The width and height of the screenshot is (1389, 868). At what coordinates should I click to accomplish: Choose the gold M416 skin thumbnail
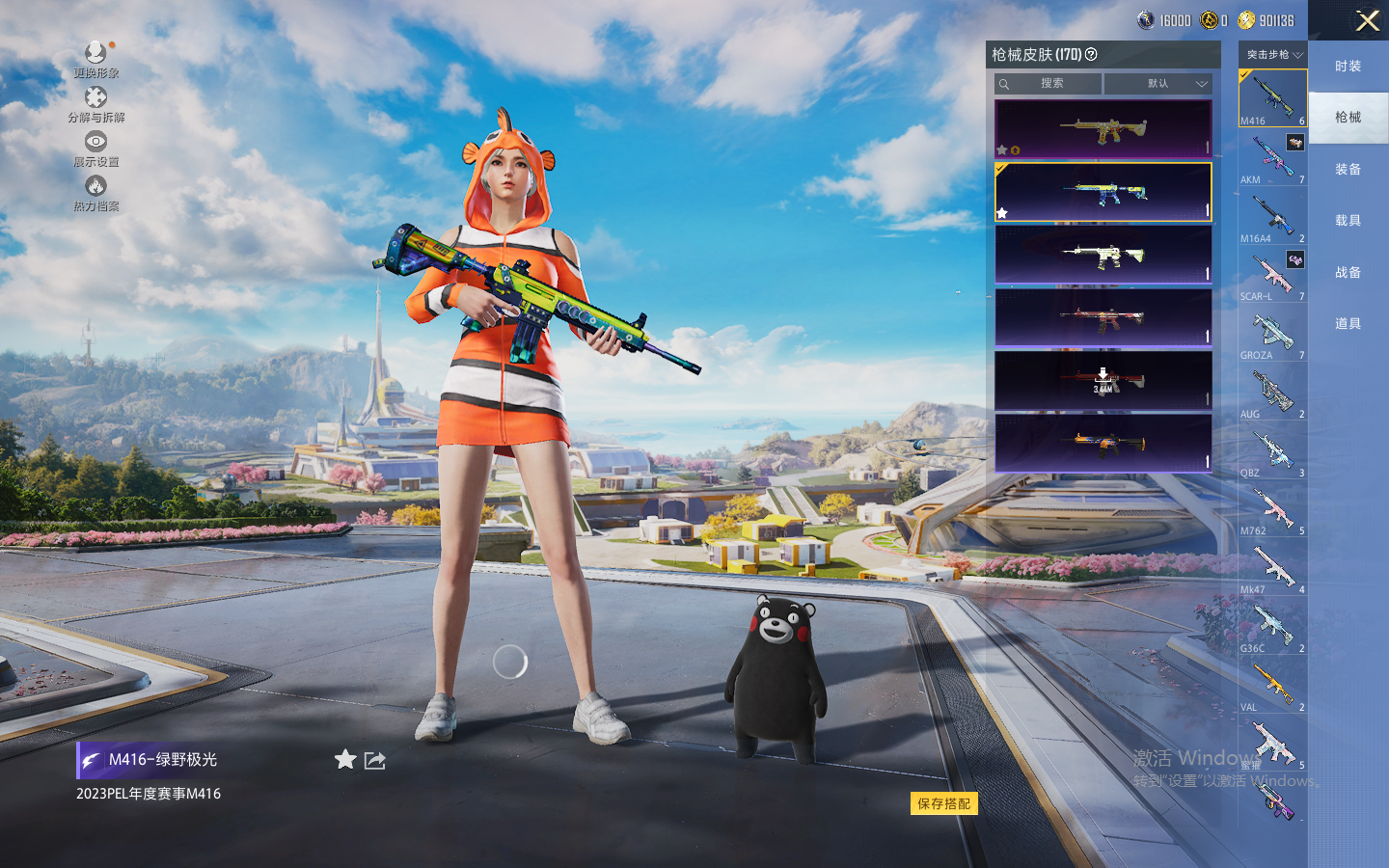pos(1103,128)
